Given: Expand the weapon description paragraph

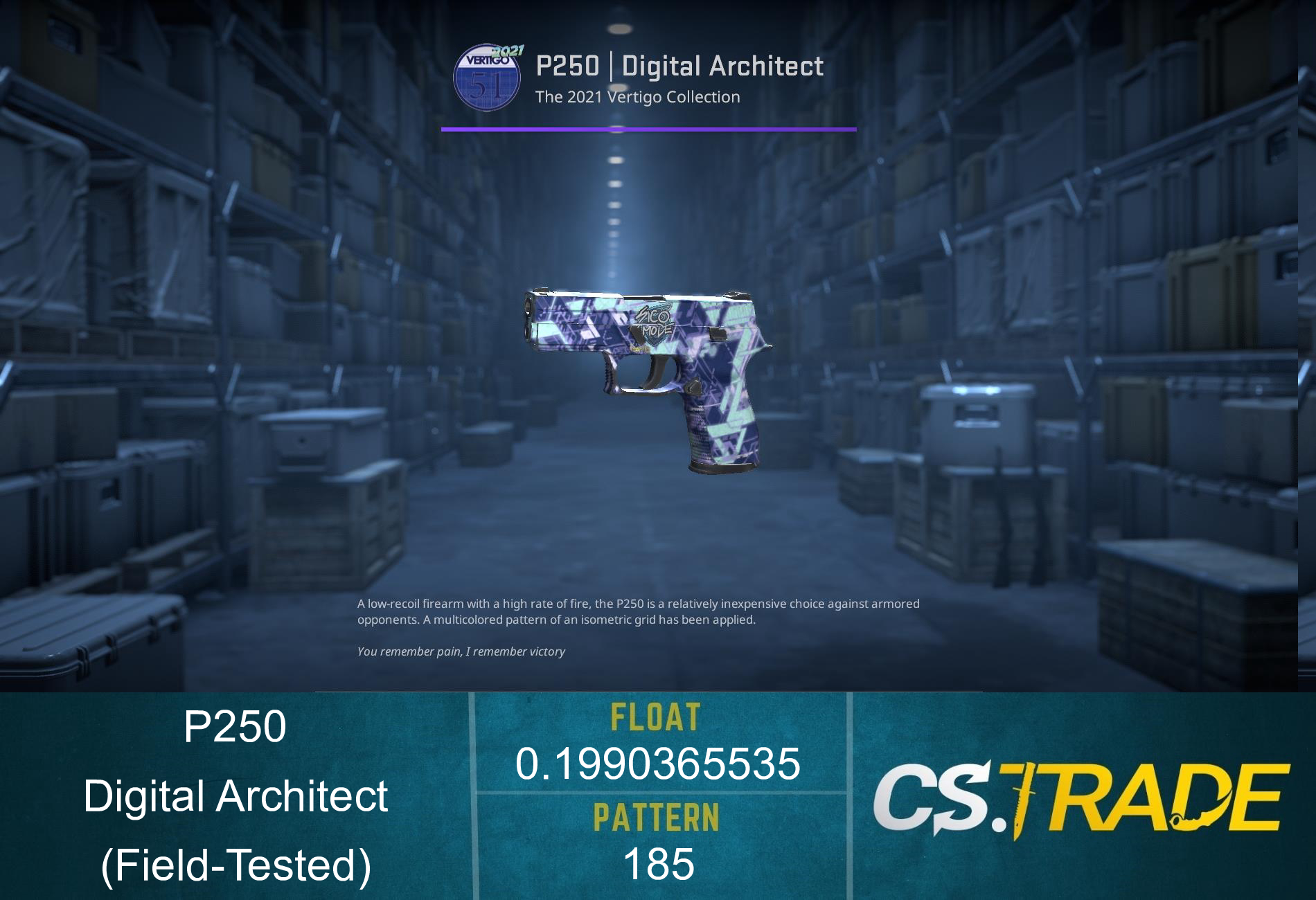Looking at the screenshot, I should pyautogui.click(x=637, y=611).
